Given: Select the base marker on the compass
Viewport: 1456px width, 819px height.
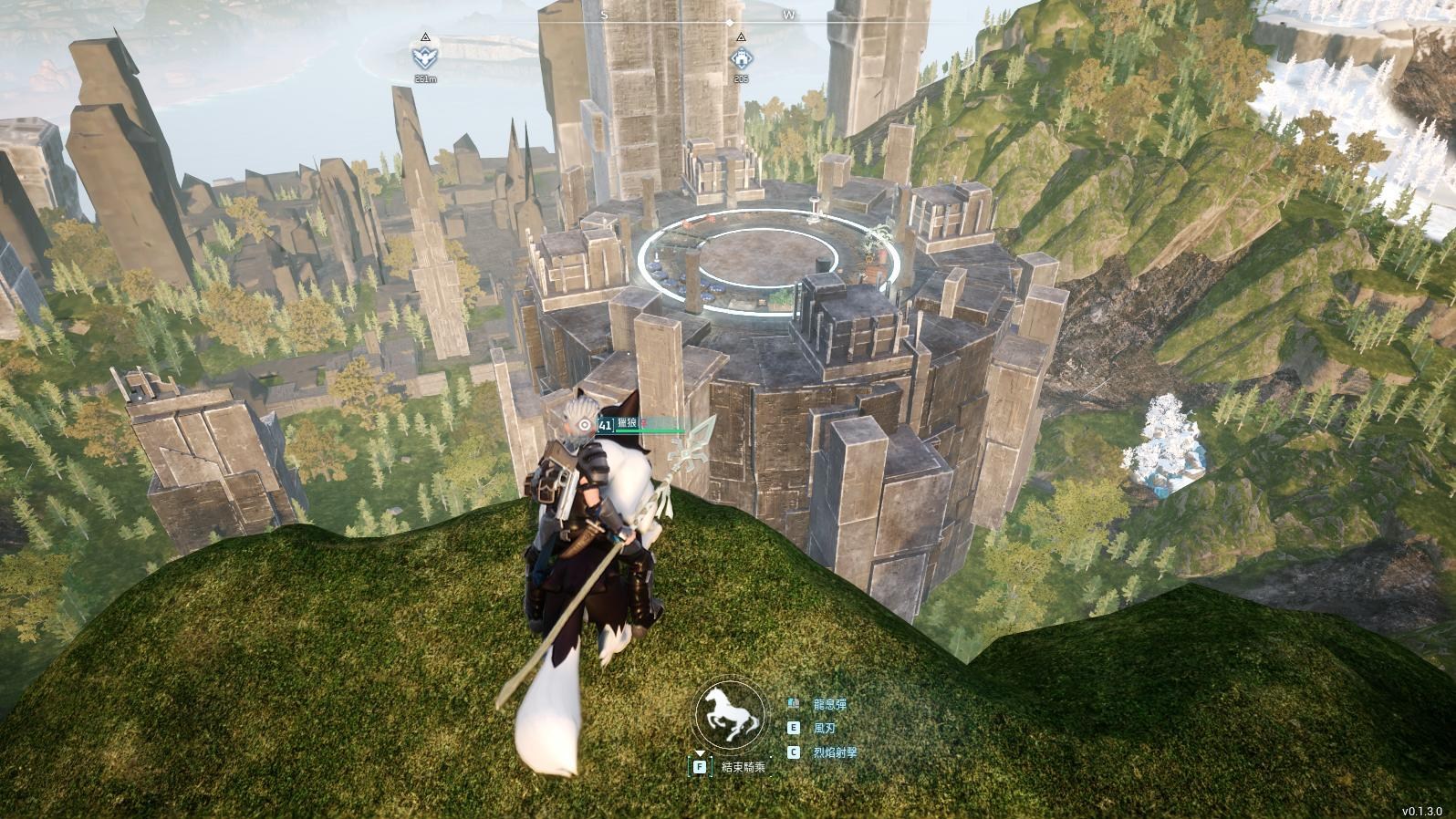Looking at the screenshot, I should 741,58.
